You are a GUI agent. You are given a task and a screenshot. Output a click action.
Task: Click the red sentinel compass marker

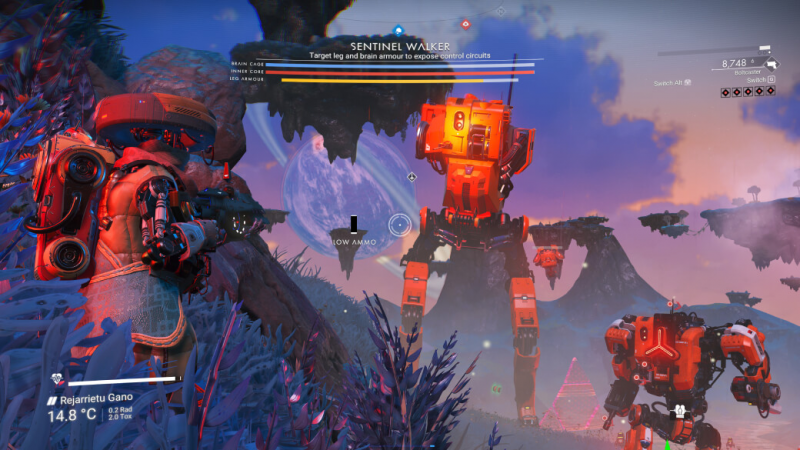pyautogui.click(x=464, y=23)
